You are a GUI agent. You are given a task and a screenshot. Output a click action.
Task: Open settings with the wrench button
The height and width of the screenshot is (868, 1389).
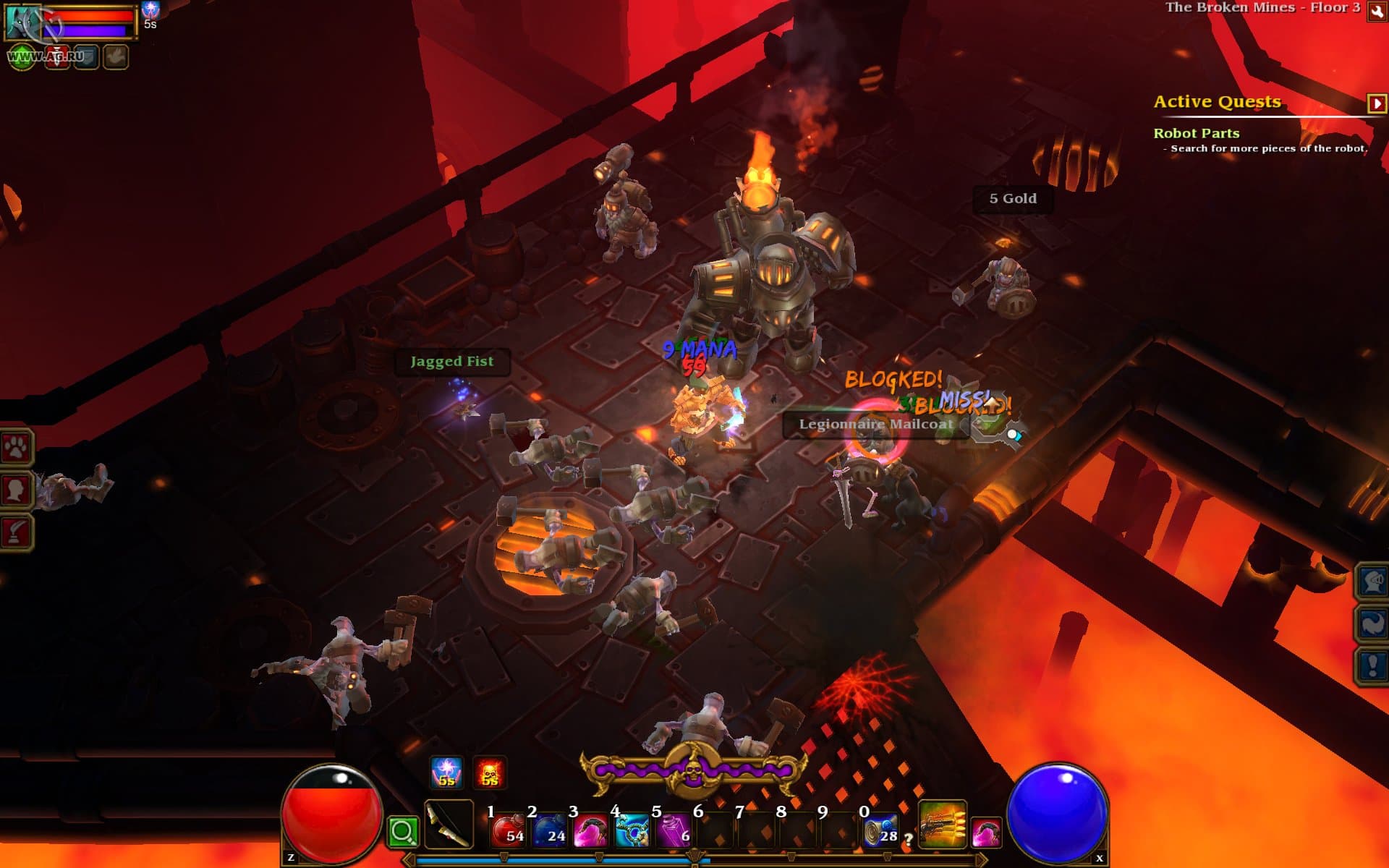pos(1376,12)
